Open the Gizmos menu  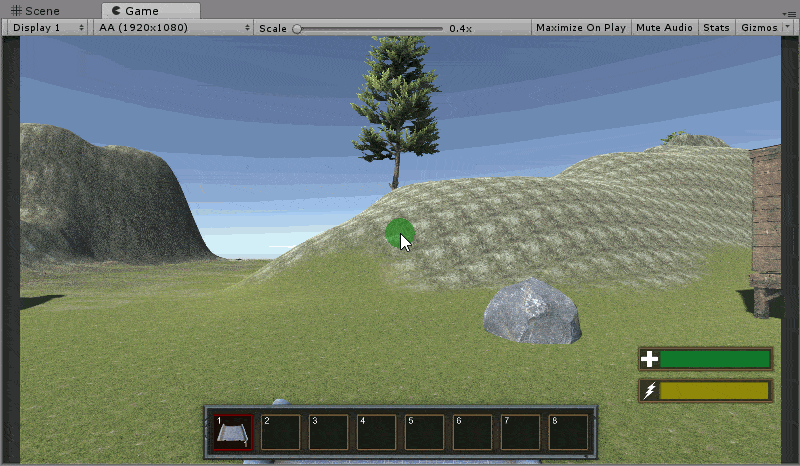point(758,28)
